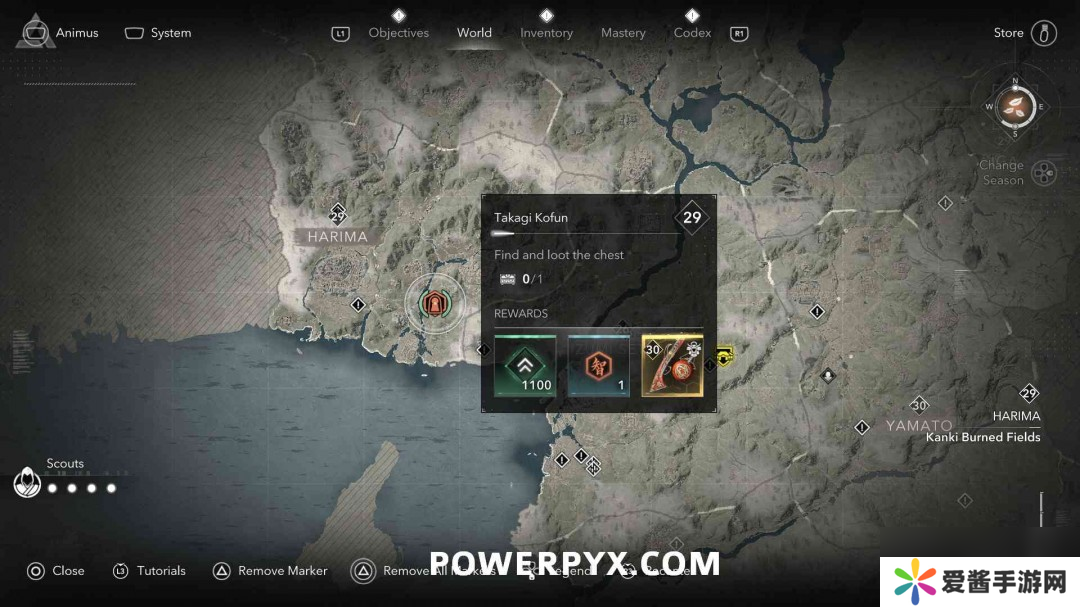The width and height of the screenshot is (1080, 607).
Task: Select the Takagi Kofun map marker
Action: [435, 304]
